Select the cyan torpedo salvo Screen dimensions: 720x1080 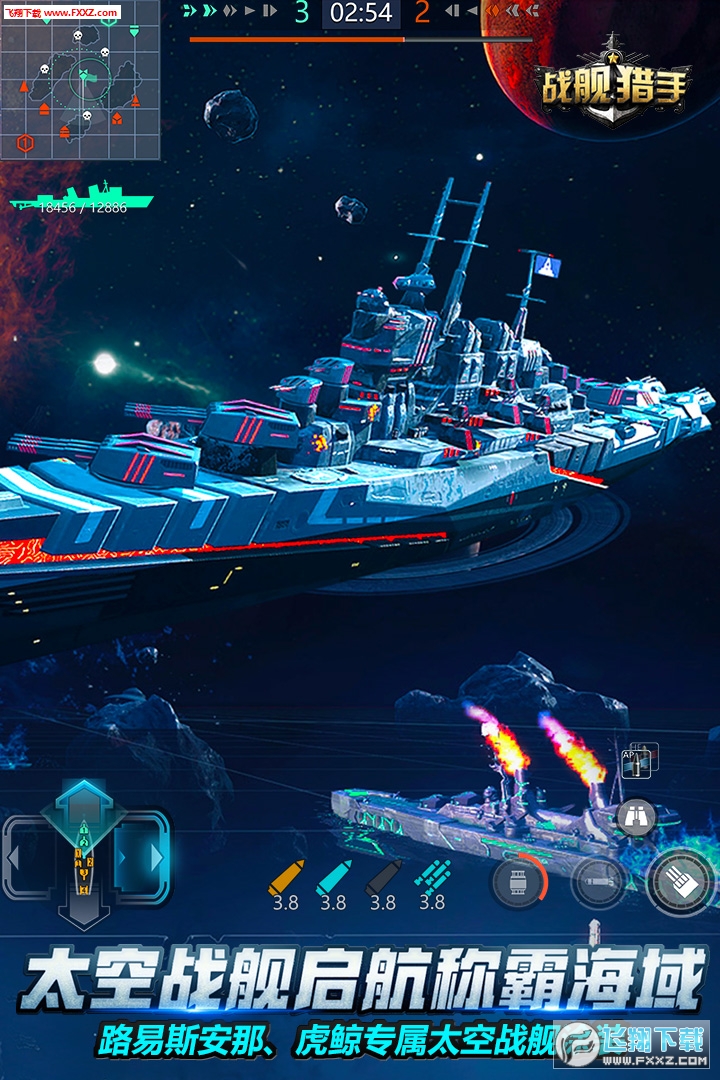(x=432, y=877)
